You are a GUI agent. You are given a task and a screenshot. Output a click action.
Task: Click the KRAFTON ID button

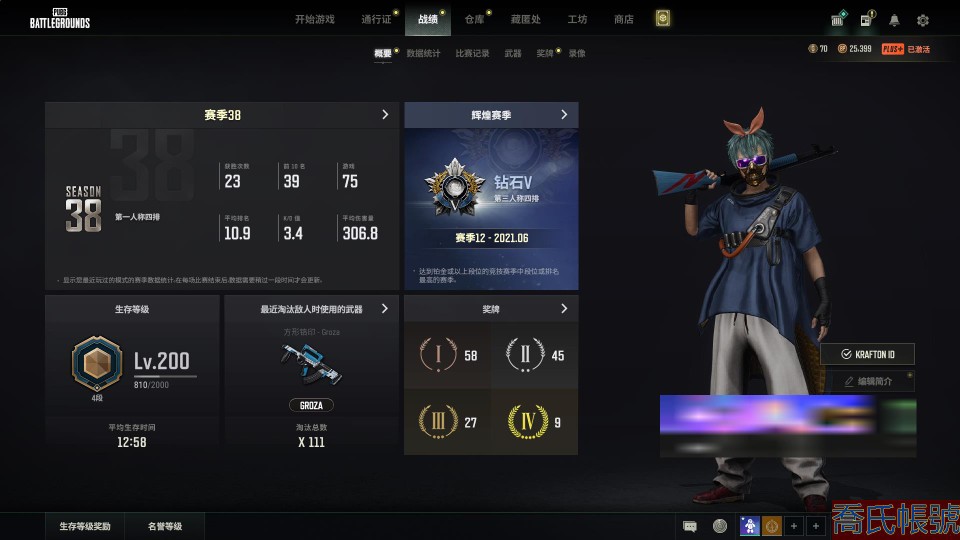(867, 355)
